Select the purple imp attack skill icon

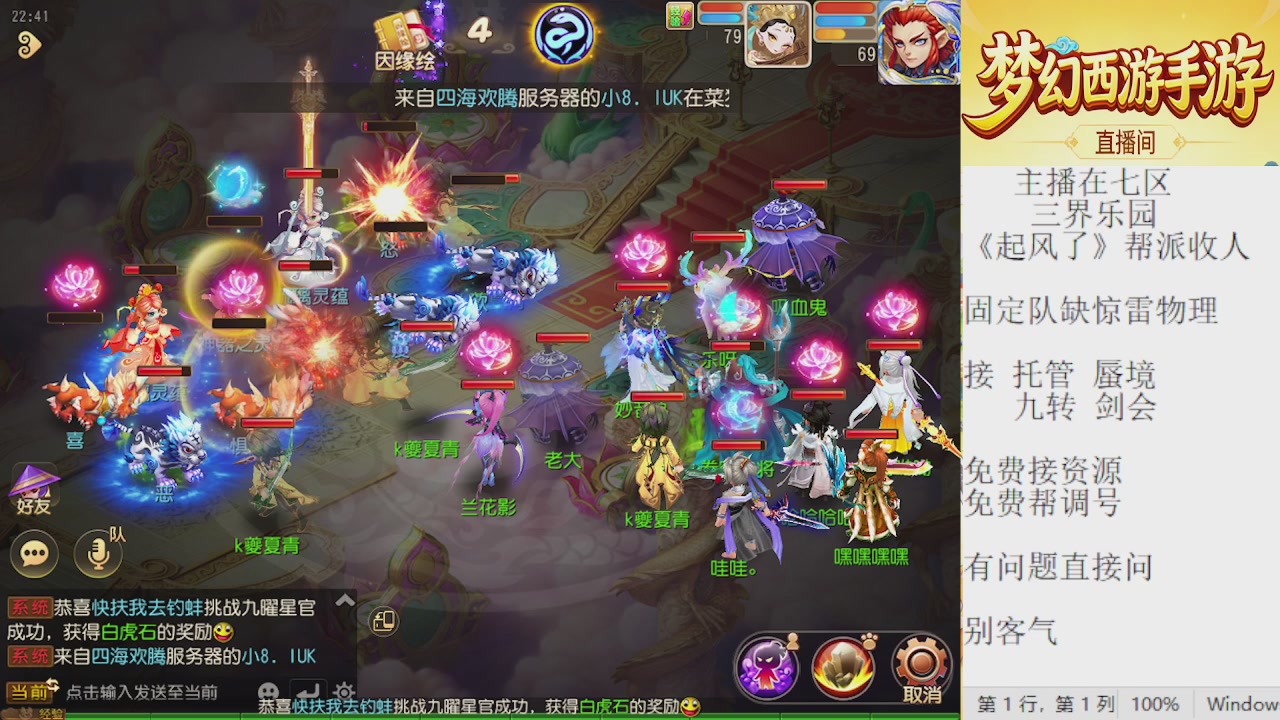pos(768,664)
